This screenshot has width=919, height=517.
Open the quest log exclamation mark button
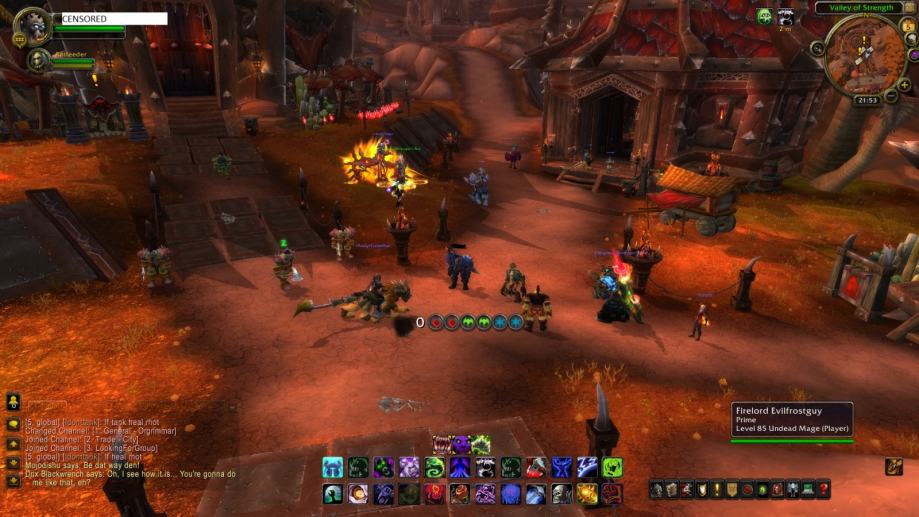716,490
